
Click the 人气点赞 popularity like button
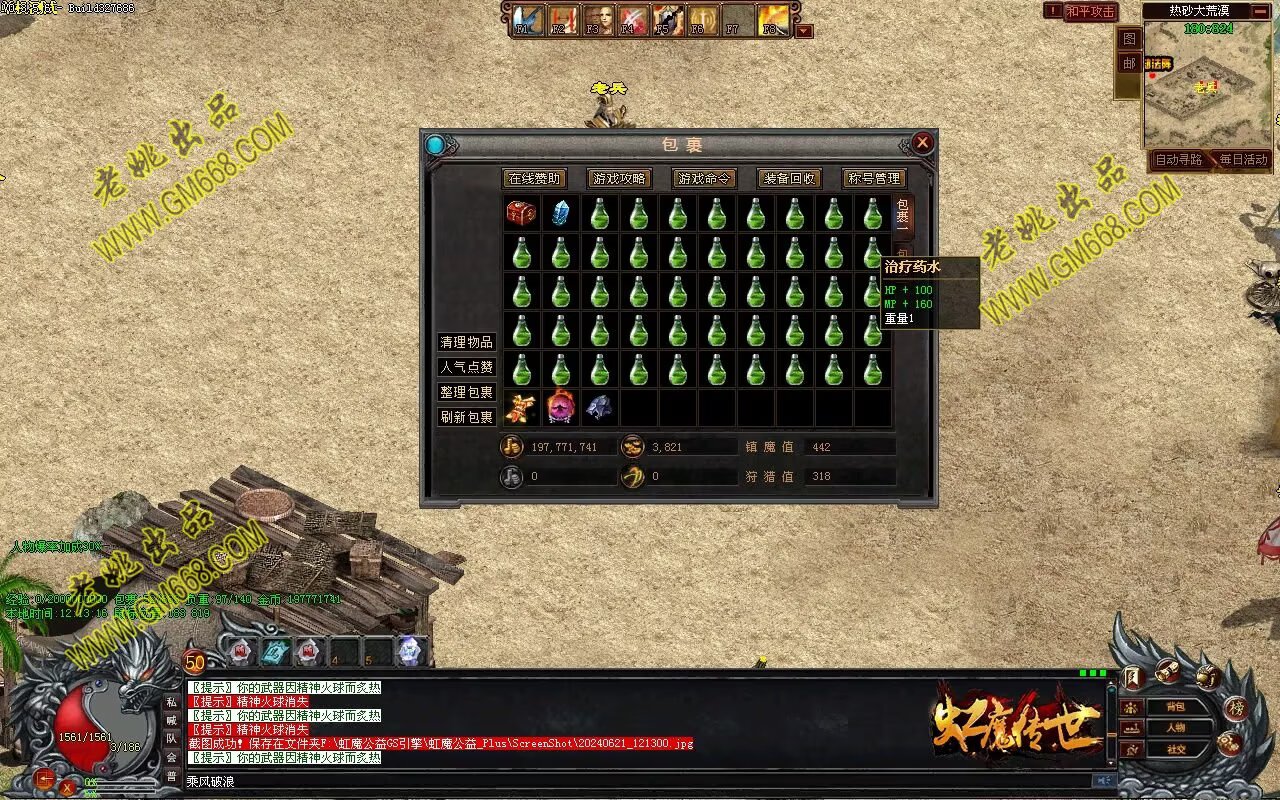467,367
